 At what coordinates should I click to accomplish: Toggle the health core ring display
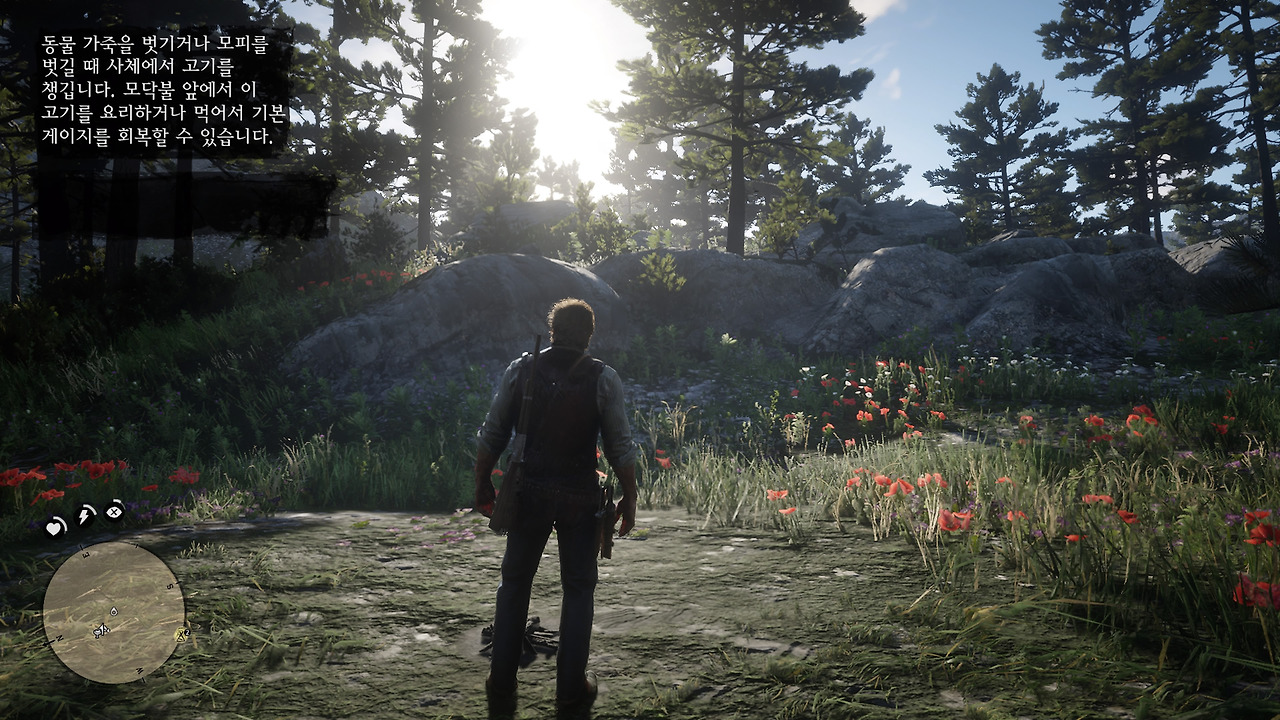(x=54, y=527)
